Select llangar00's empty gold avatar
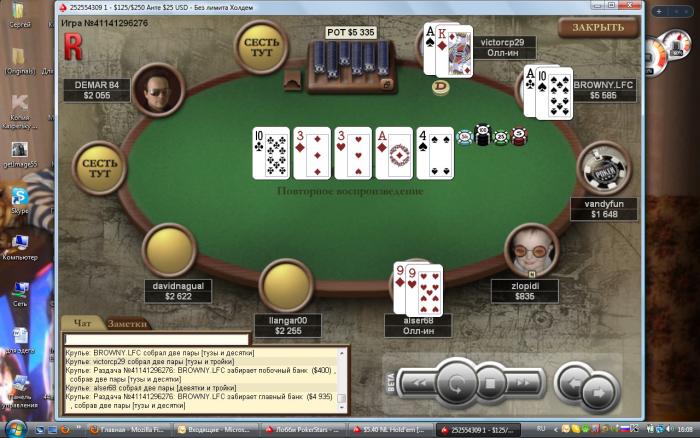Image resolution: width=700 pixels, height=438 pixels. 287,287
